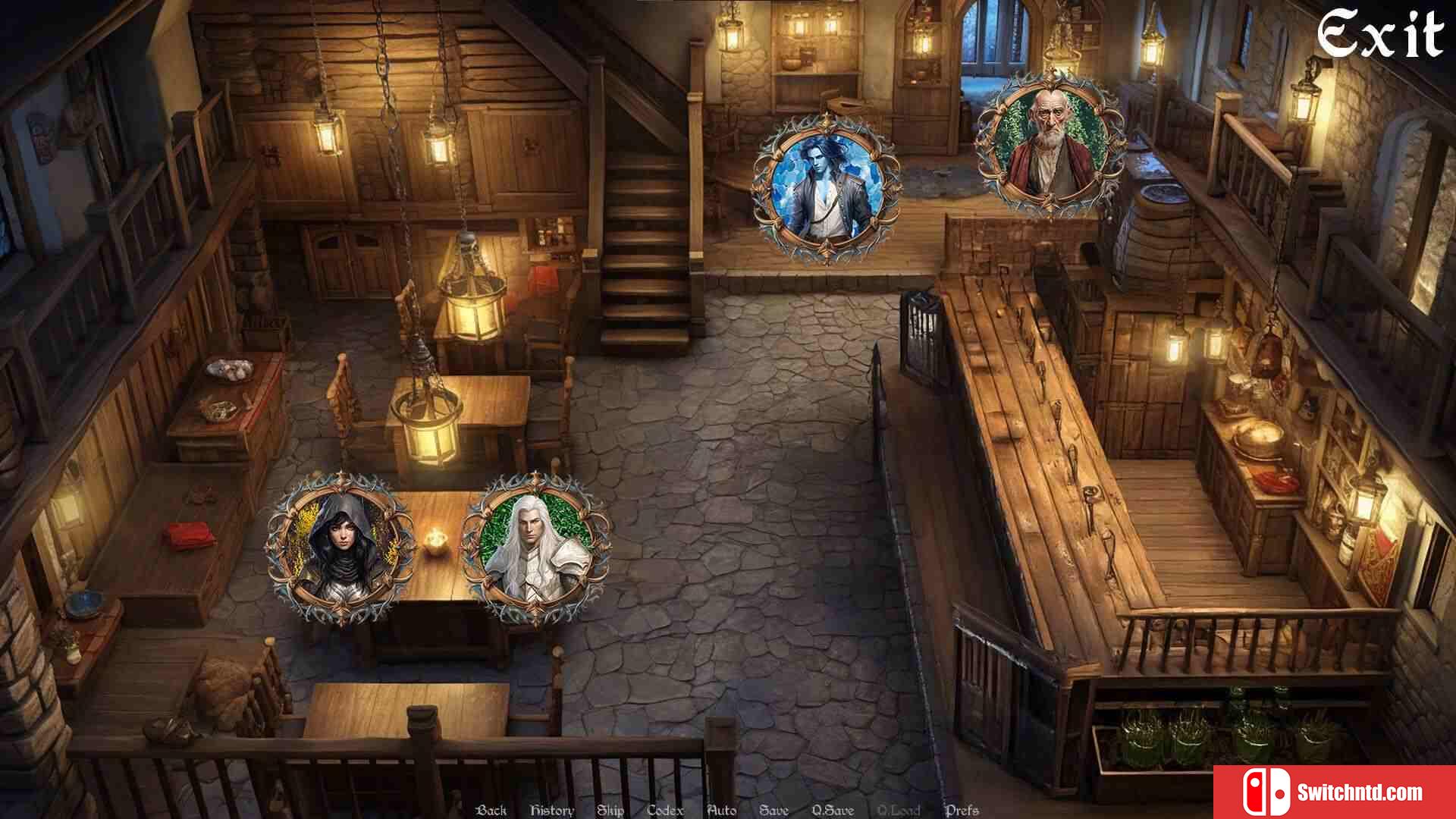This screenshot has height=819, width=1456.
Task: Click the Exit button
Action: point(1380,35)
